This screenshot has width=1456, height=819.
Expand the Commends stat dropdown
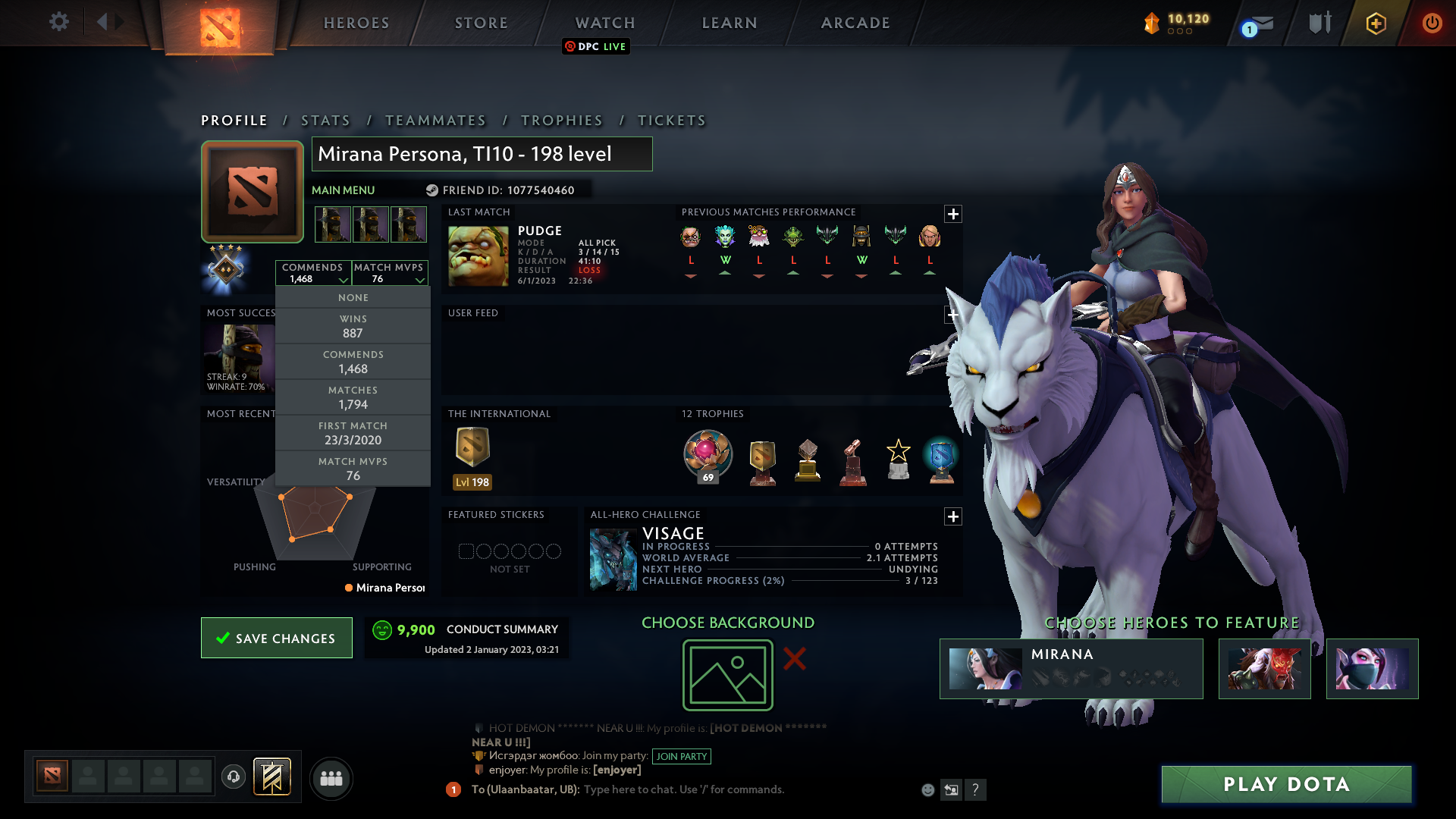(x=344, y=281)
